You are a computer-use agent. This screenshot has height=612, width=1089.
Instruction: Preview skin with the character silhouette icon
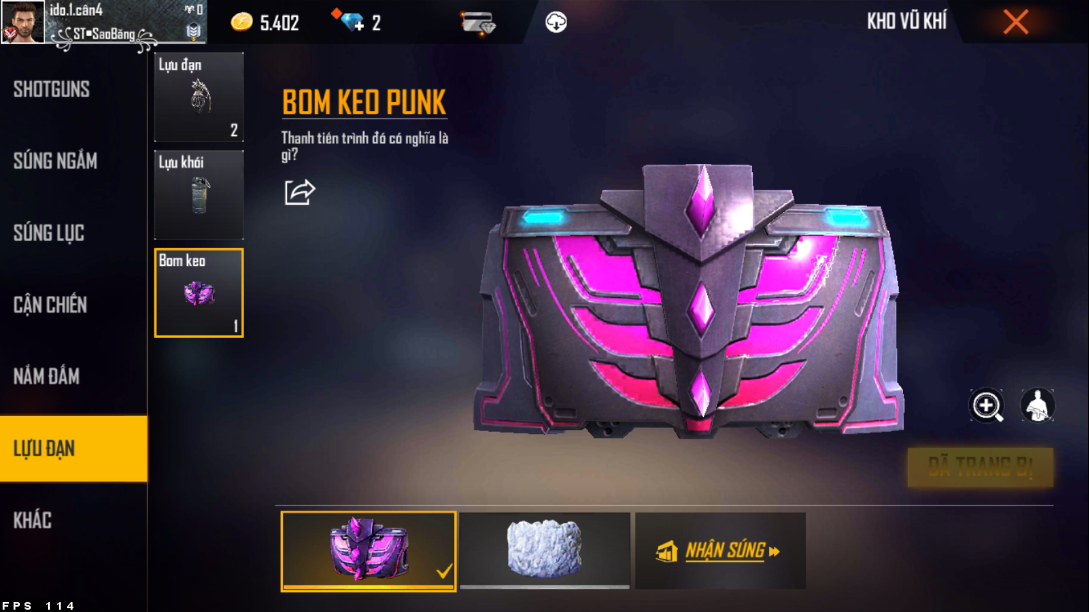[x=1038, y=405]
